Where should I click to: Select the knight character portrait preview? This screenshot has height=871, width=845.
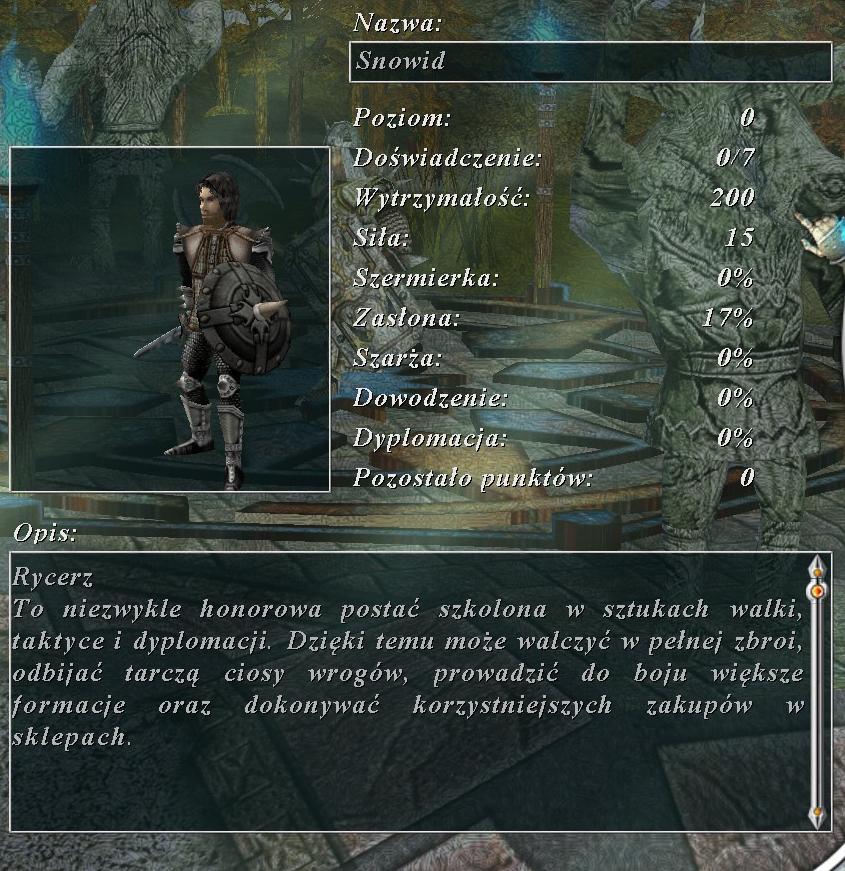click(170, 319)
